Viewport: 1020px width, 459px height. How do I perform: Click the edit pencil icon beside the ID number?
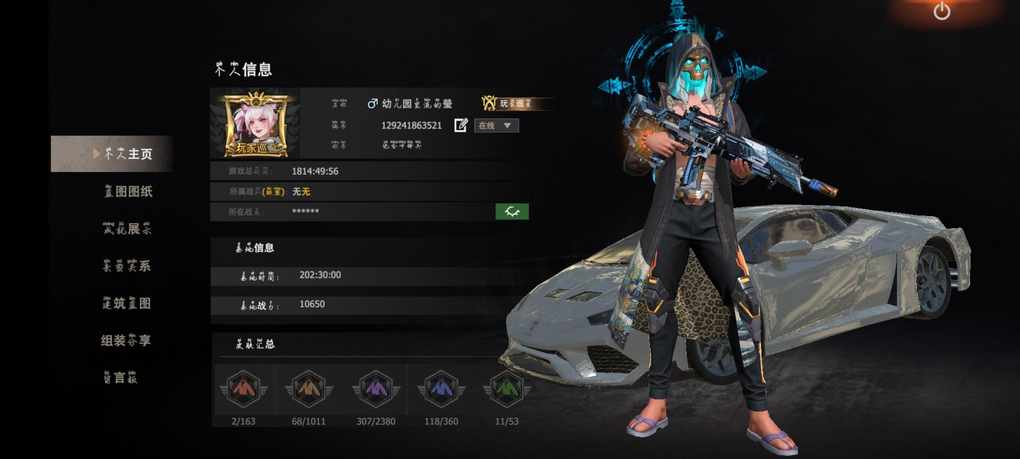tap(461, 125)
